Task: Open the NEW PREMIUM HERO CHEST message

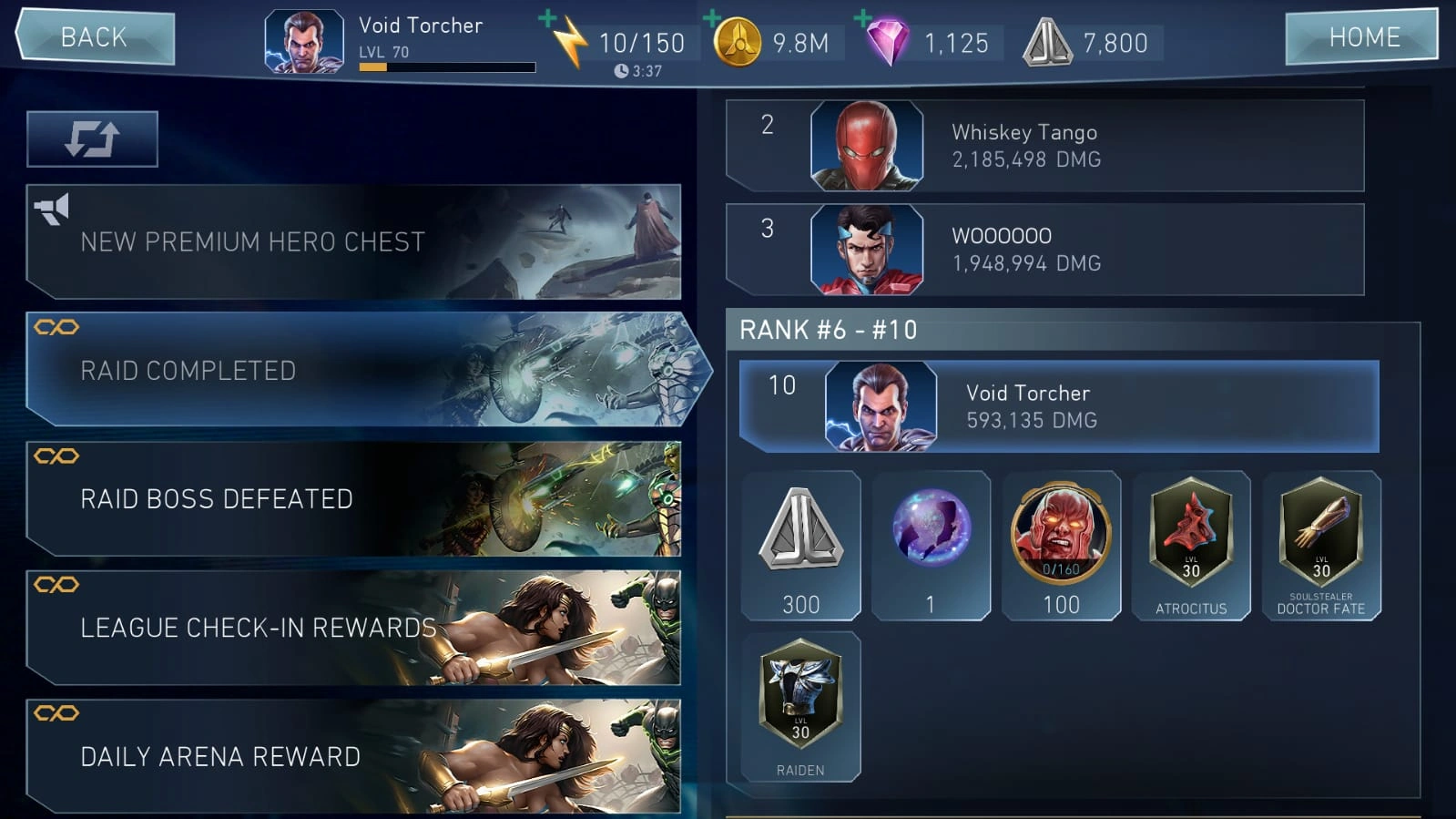Action: 355,242
